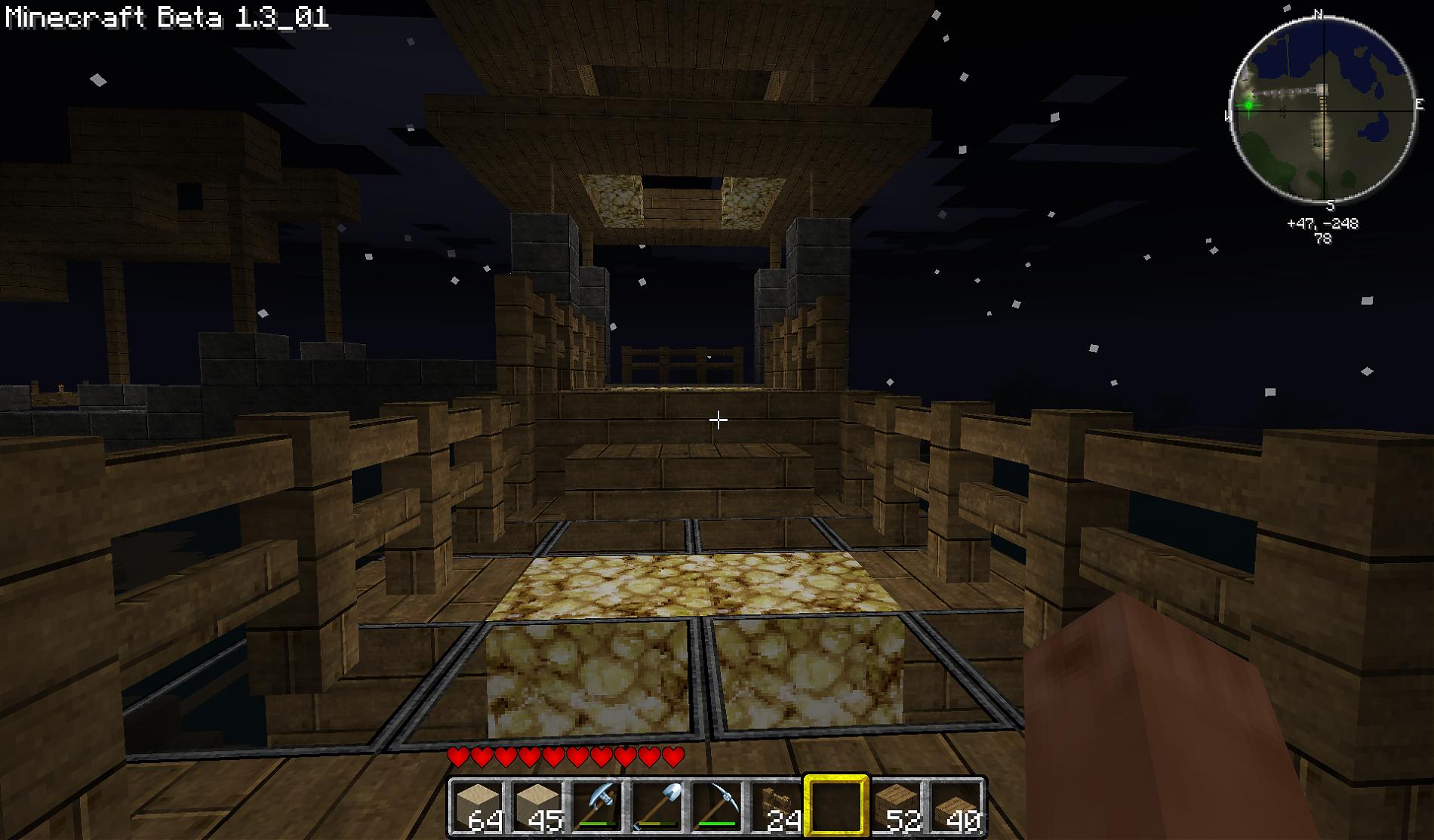This screenshot has height=840, width=1434.
Task: Click the circular minimap
Action: coord(1322,109)
